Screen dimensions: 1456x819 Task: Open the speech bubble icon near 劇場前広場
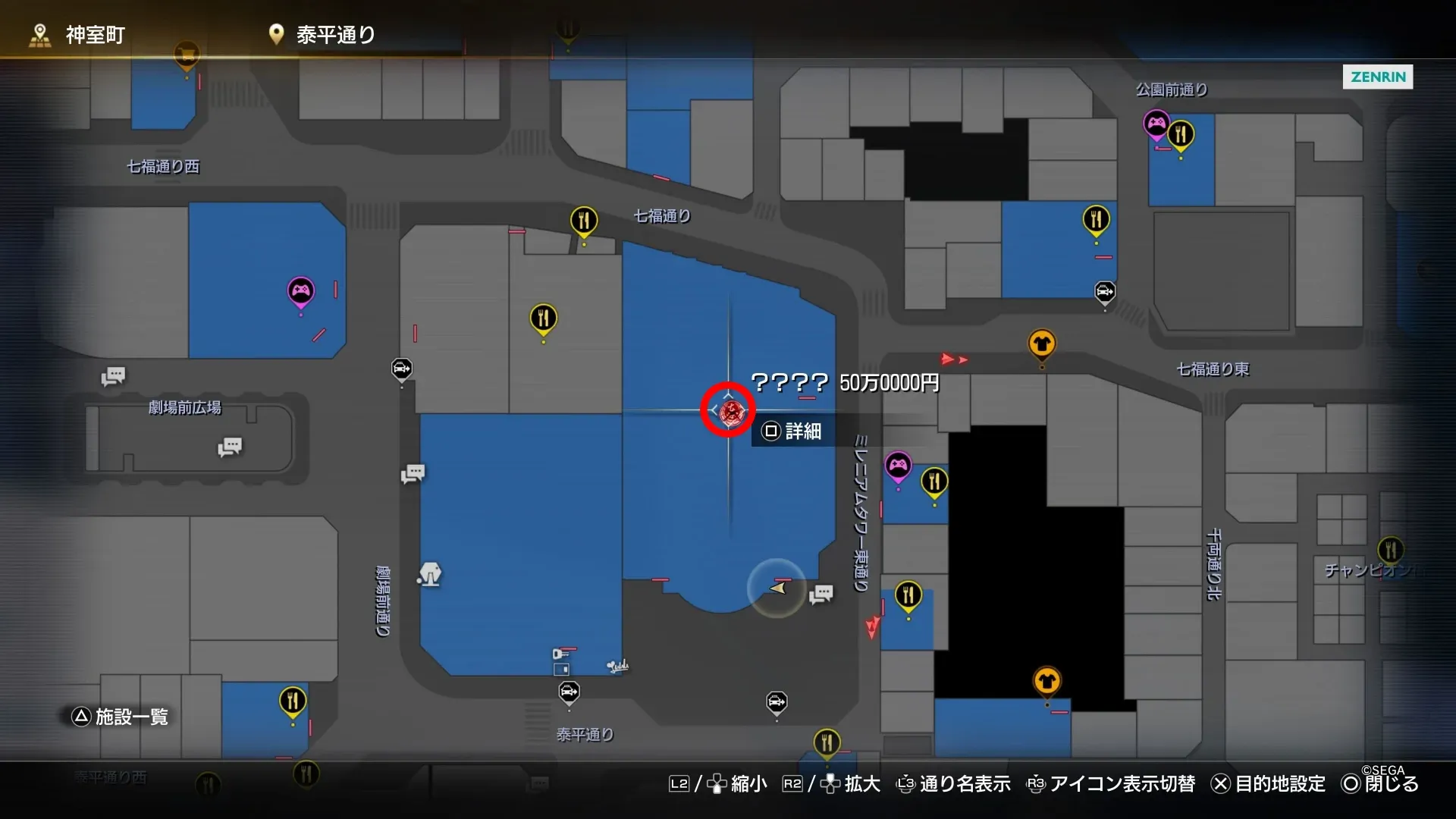113,376
